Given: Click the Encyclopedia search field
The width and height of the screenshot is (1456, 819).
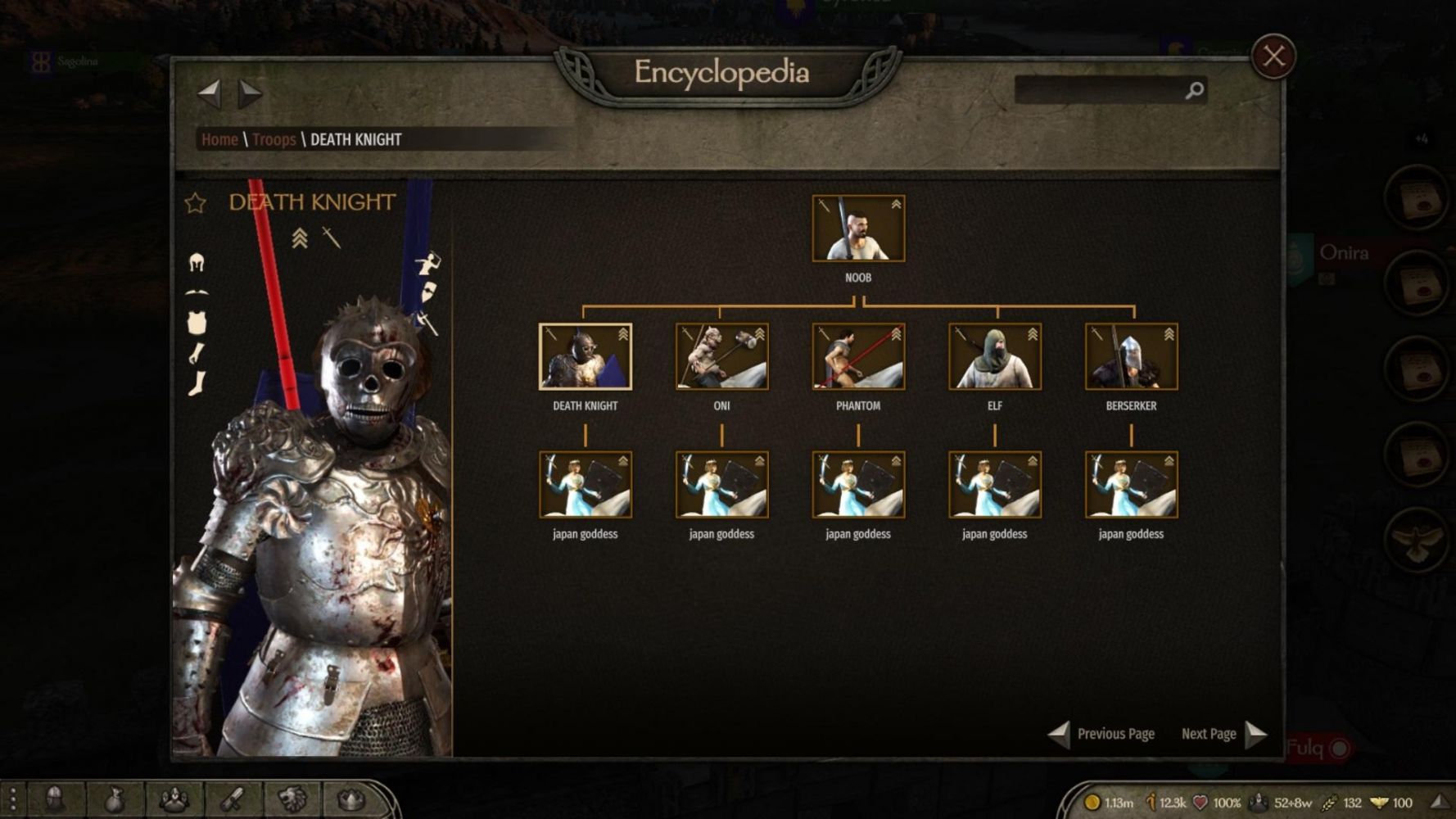Looking at the screenshot, I should point(1099,90).
